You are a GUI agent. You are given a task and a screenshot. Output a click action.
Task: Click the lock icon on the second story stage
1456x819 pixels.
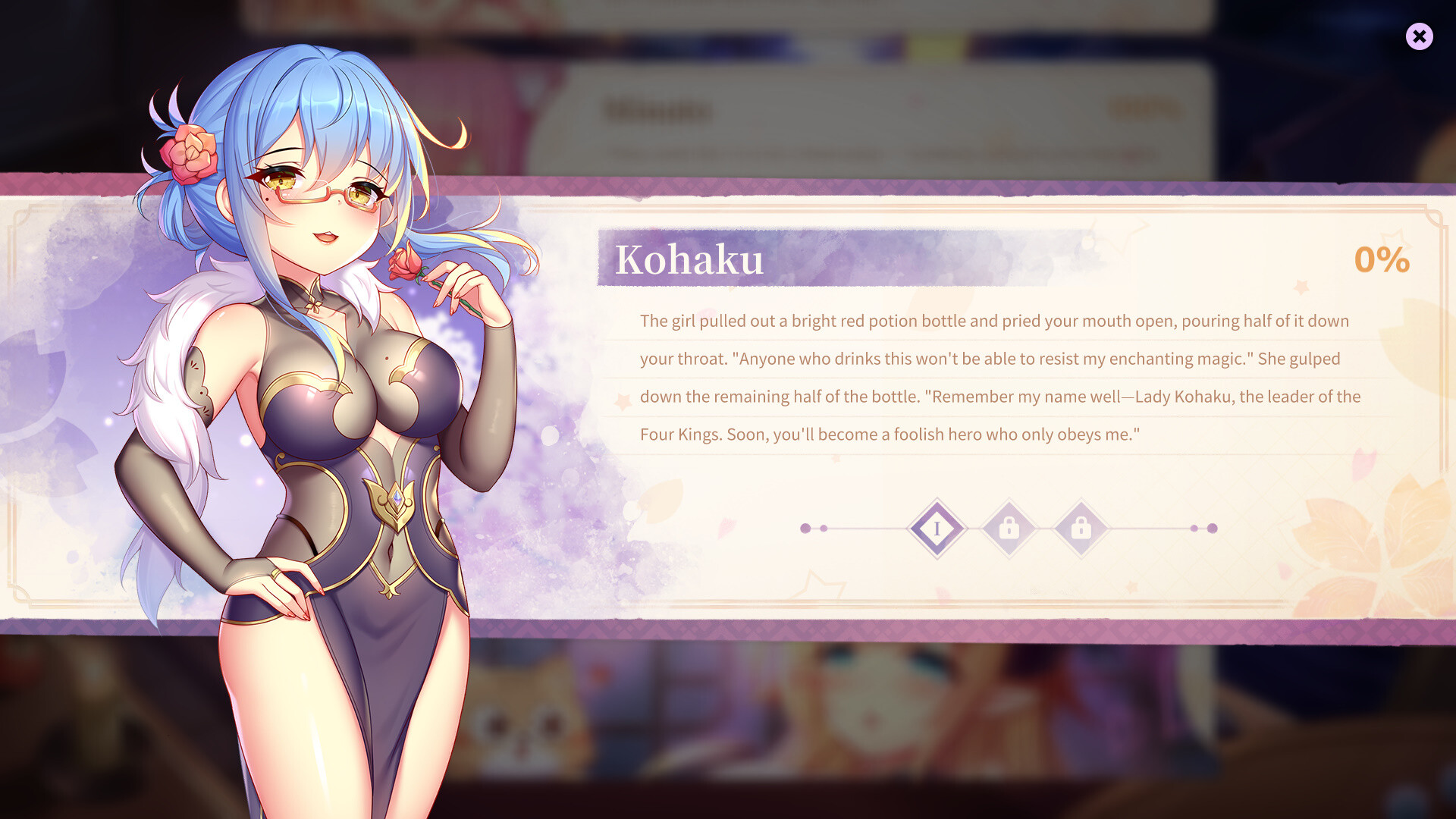tap(1009, 528)
